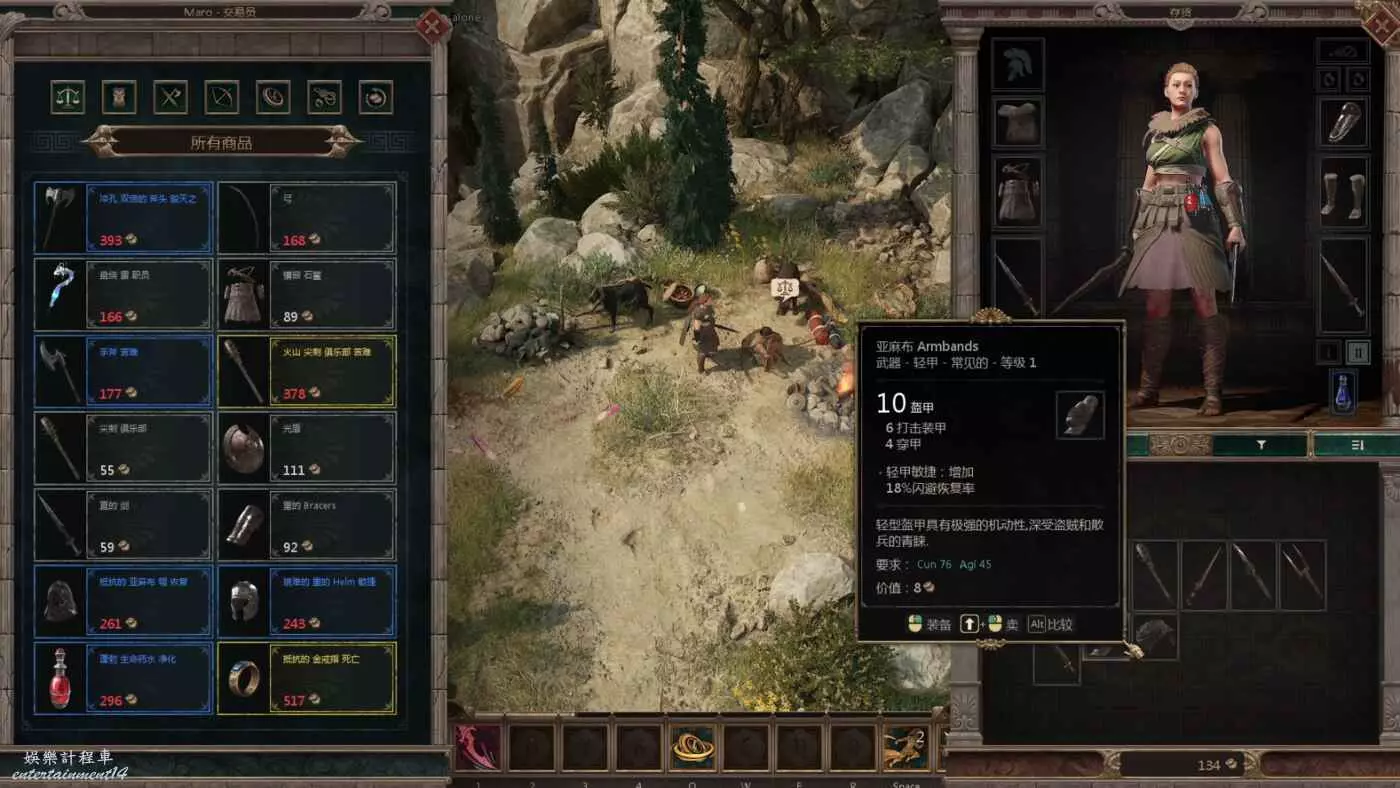Image resolution: width=1400 pixels, height=788 pixels.
Task: Switch to the armor vest shop category
Action: [119, 97]
